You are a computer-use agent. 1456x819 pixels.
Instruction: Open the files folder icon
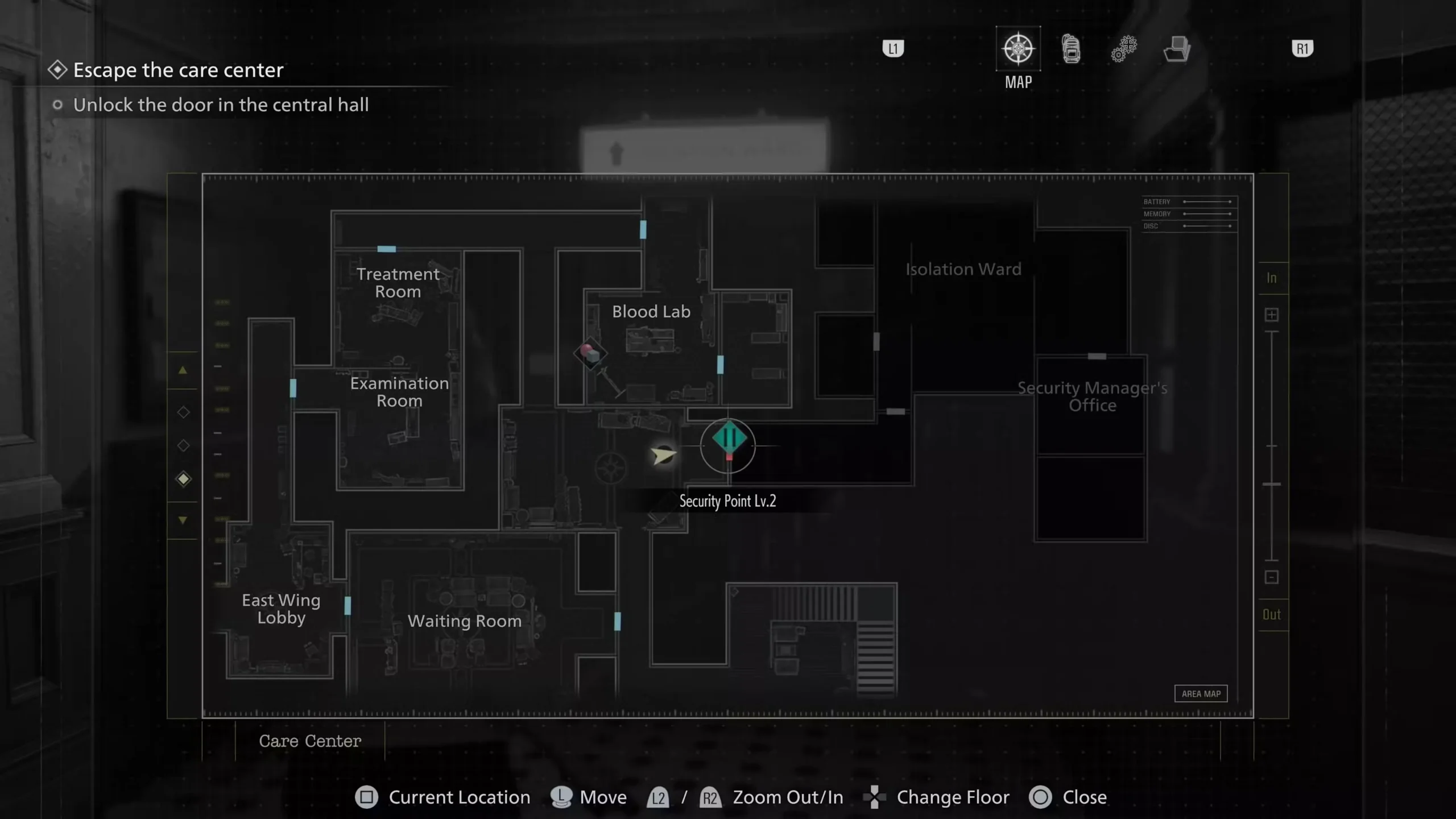pyautogui.click(x=1177, y=49)
